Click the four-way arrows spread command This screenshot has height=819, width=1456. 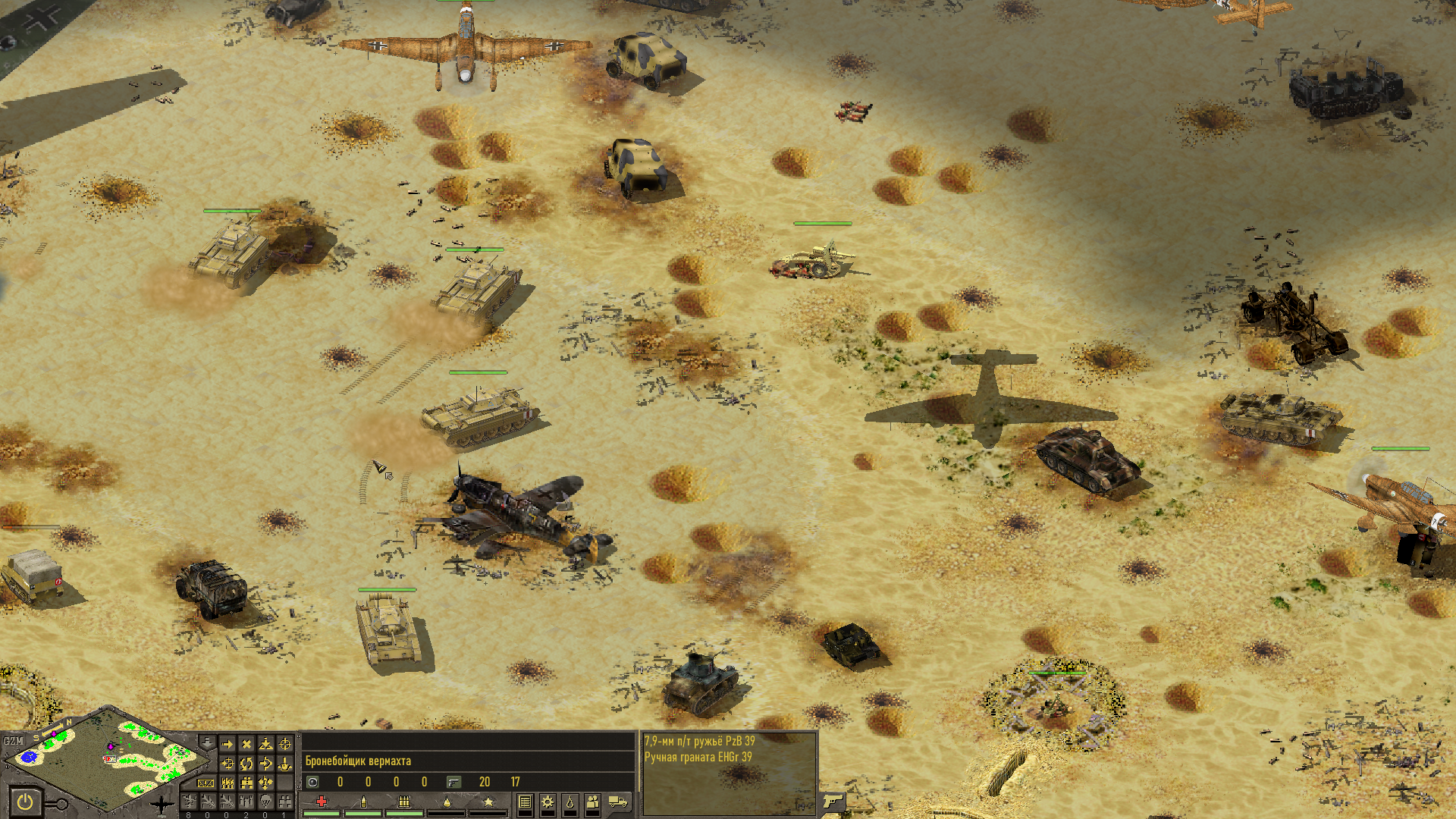click(265, 783)
